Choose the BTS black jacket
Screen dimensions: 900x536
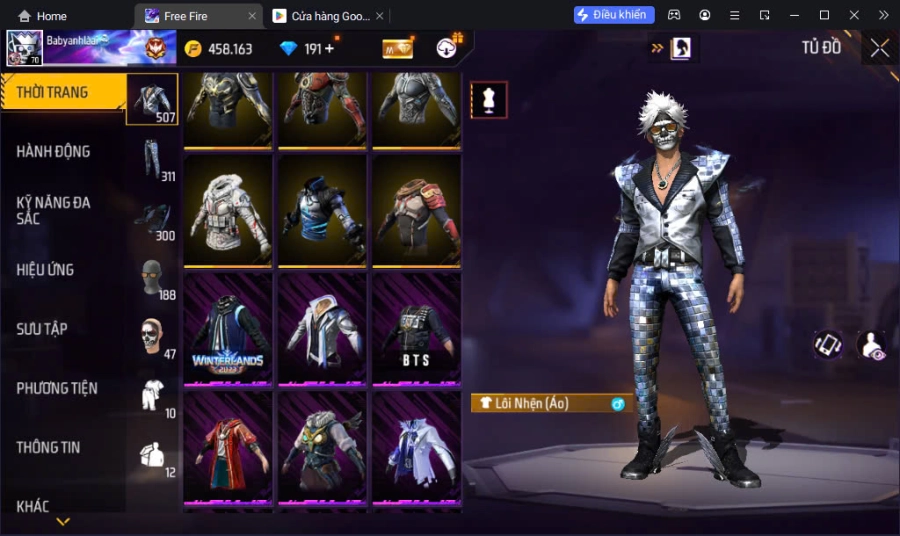(416, 328)
